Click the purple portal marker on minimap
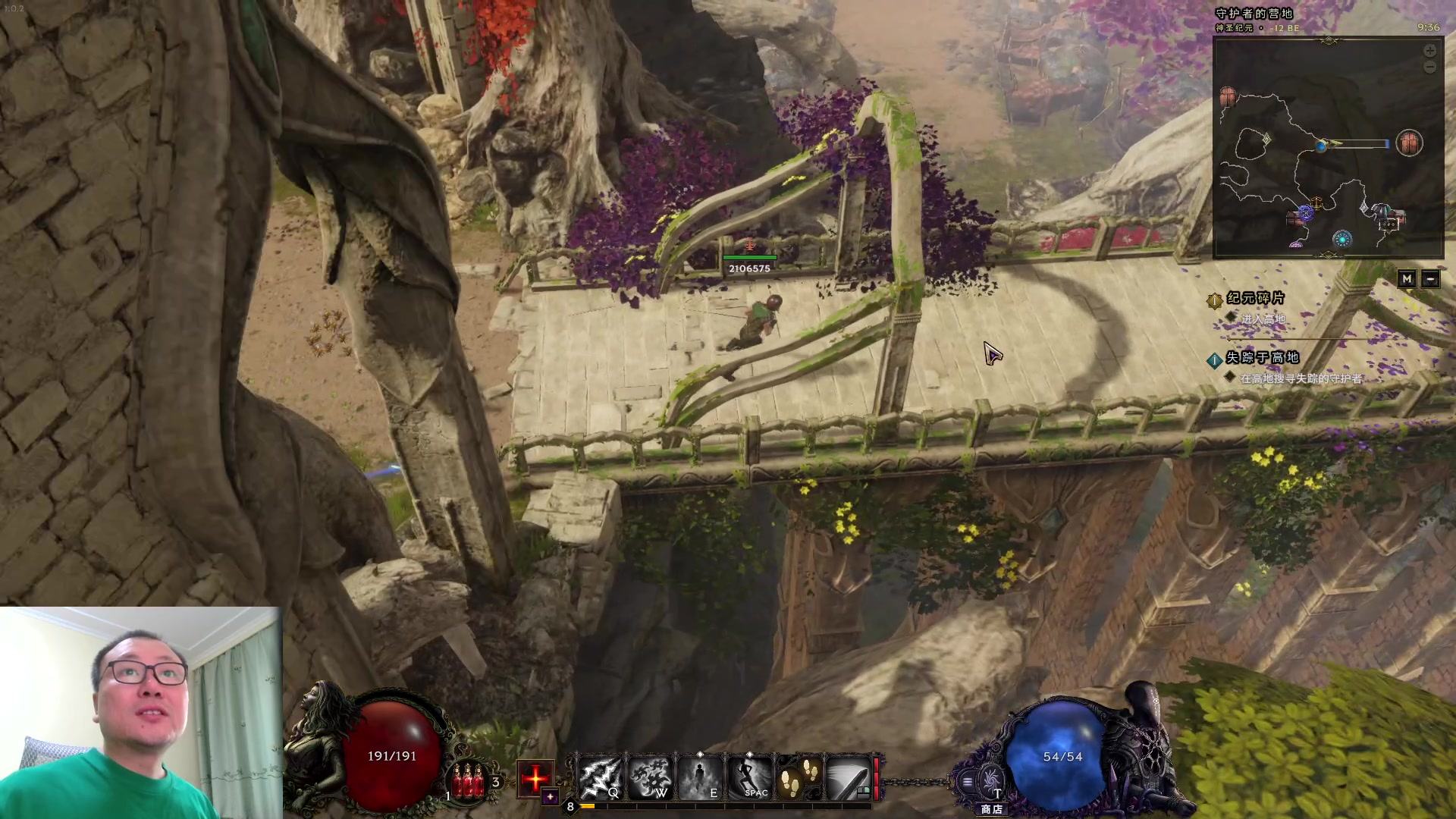 click(1304, 214)
